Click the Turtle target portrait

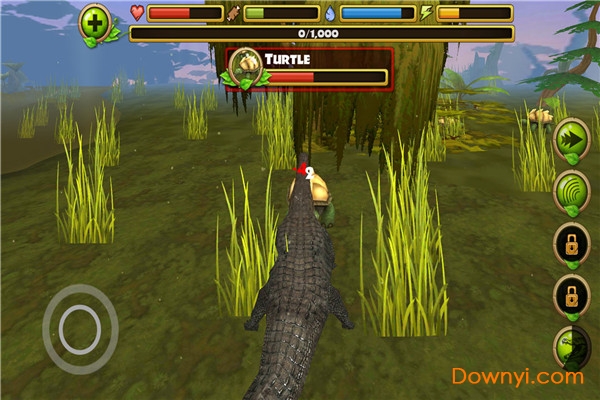pos(245,67)
